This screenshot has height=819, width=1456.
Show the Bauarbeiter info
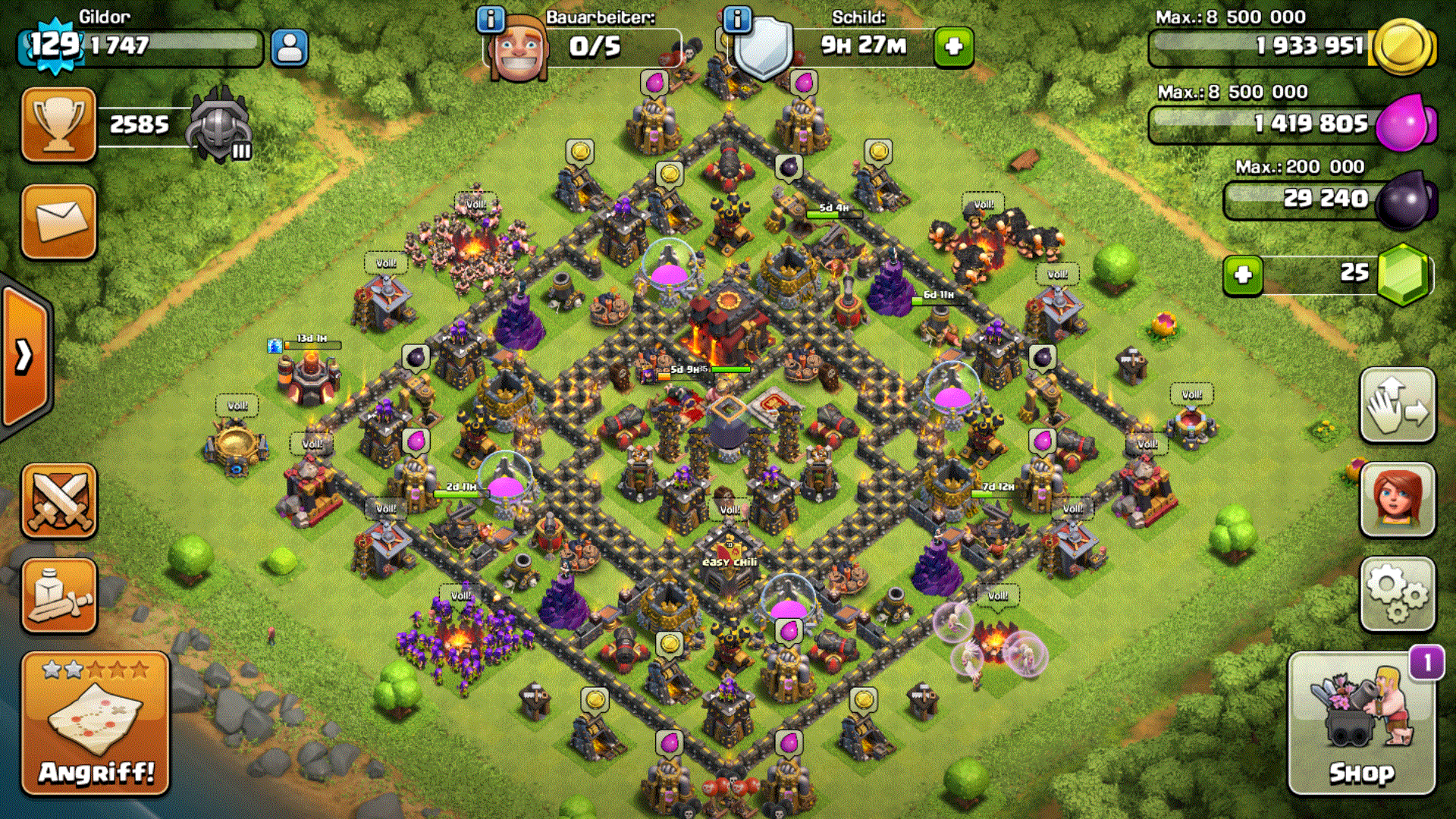491,19
